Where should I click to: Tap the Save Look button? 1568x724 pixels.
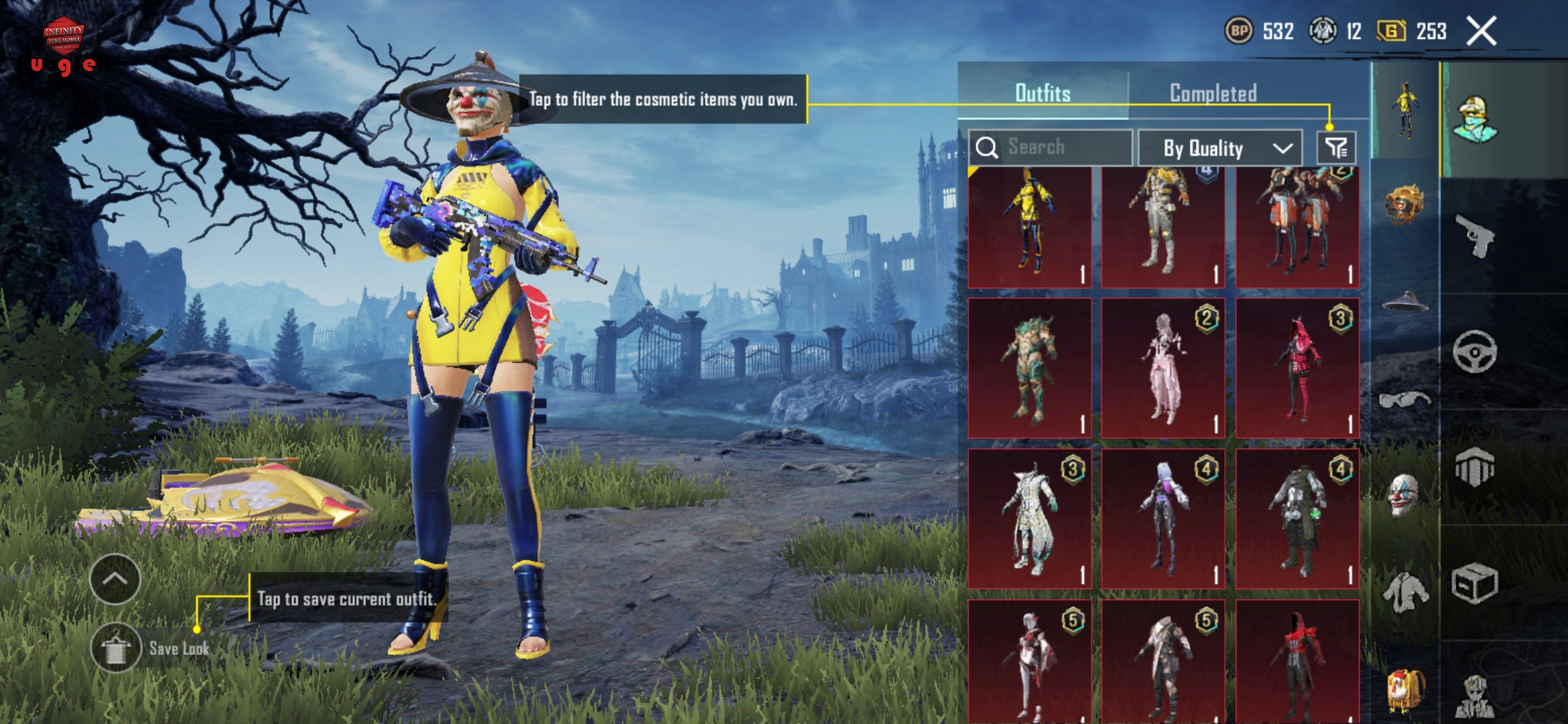(117, 648)
